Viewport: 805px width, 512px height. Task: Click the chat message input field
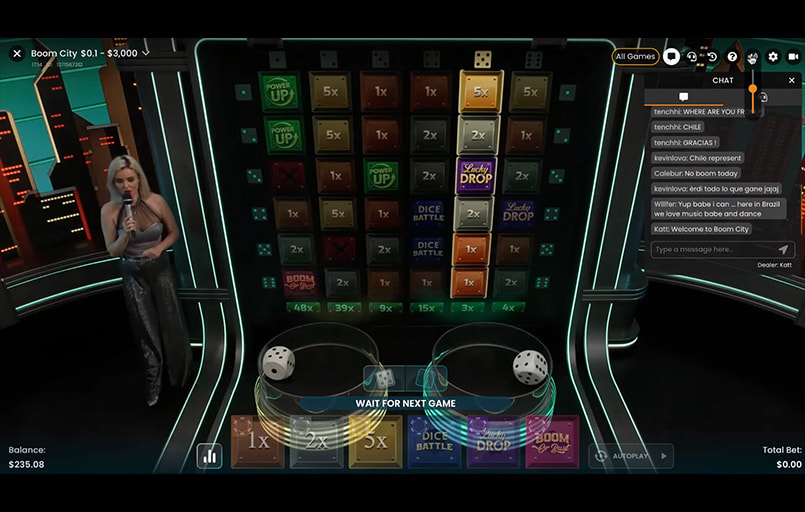point(712,249)
